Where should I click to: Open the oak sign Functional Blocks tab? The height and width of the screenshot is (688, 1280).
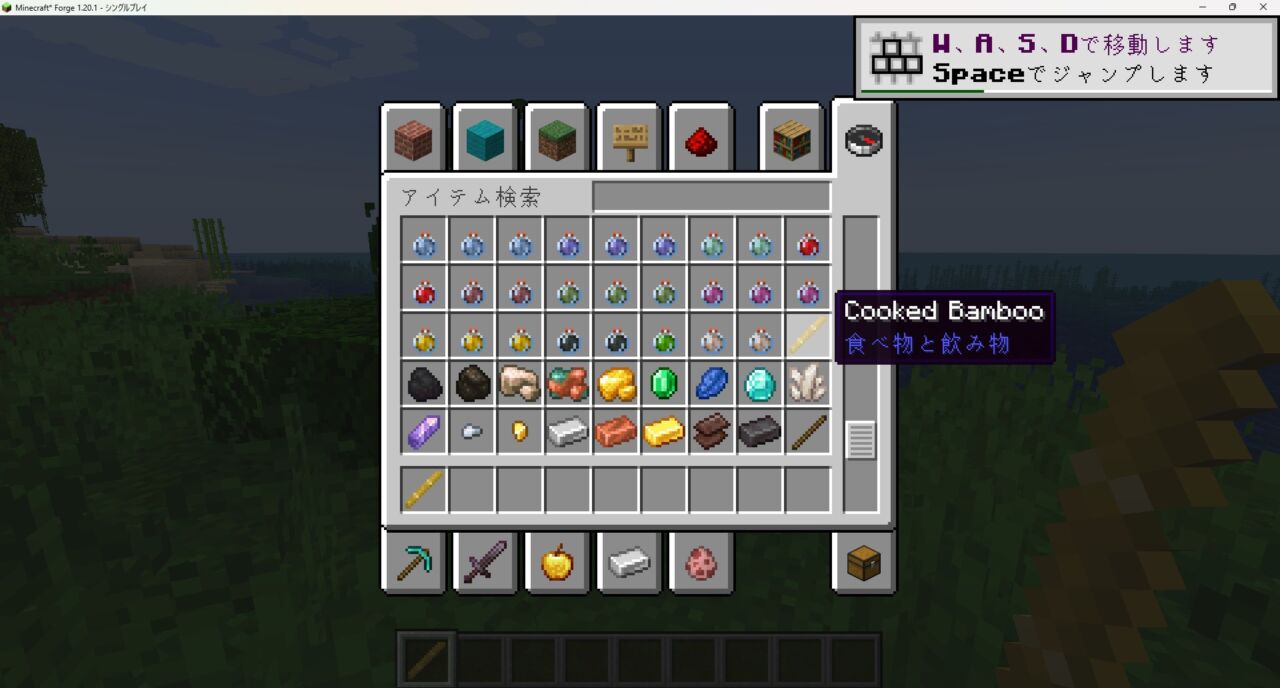coord(629,141)
